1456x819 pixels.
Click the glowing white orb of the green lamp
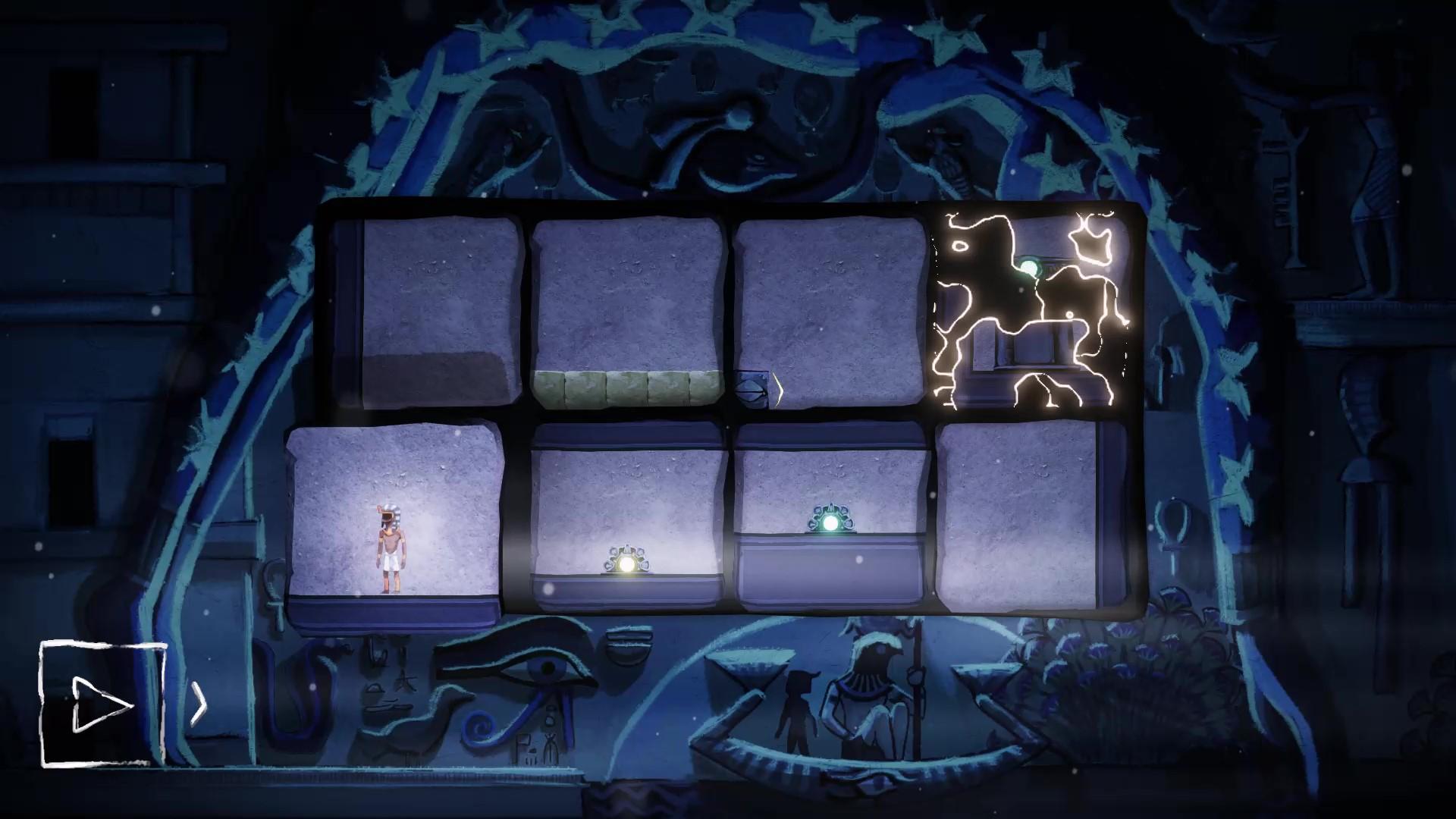click(829, 523)
